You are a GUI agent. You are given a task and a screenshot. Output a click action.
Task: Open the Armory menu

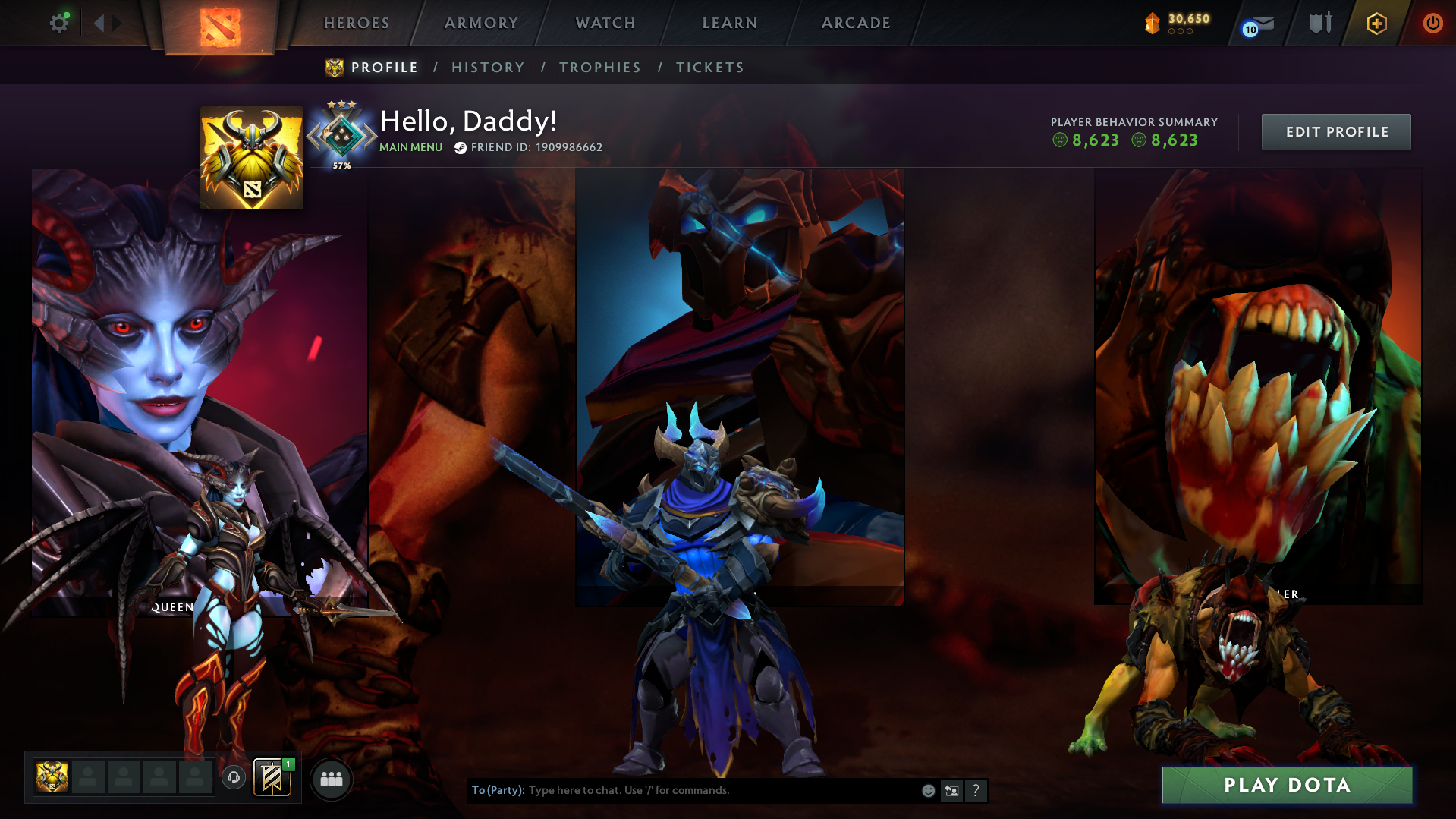481,24
